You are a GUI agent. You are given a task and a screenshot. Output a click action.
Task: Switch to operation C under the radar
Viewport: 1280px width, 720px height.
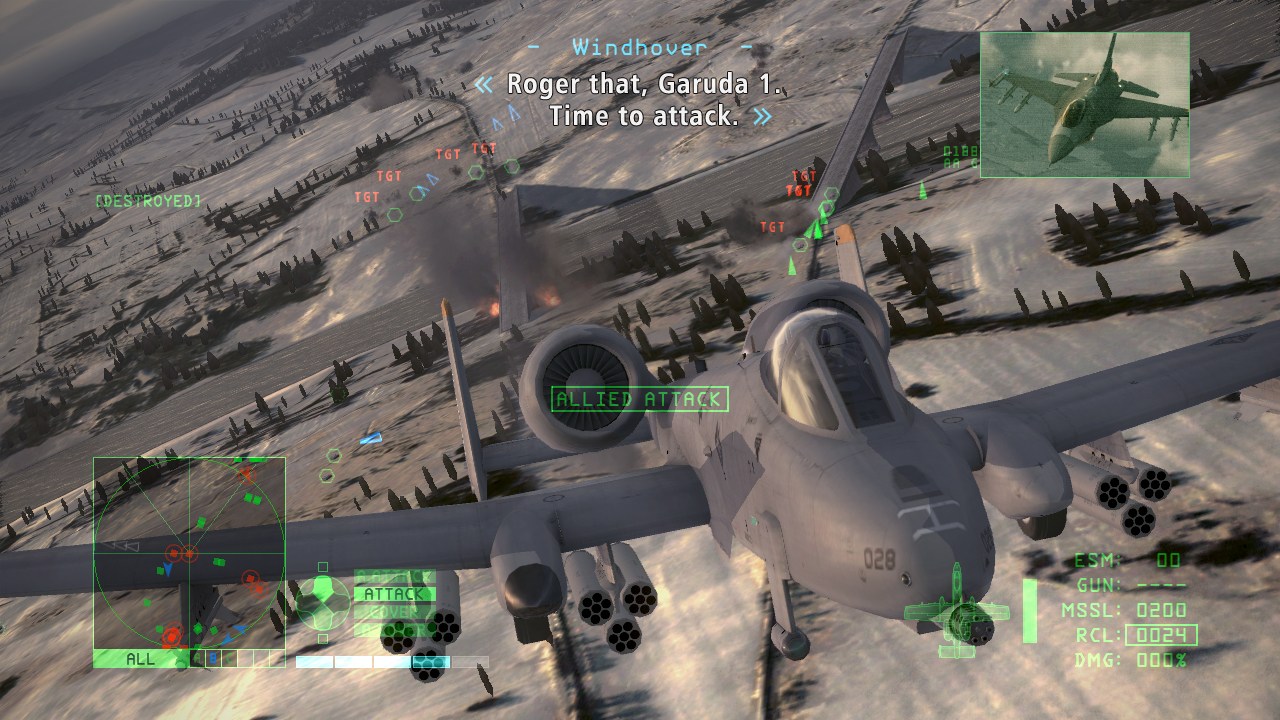pos(228,659)
